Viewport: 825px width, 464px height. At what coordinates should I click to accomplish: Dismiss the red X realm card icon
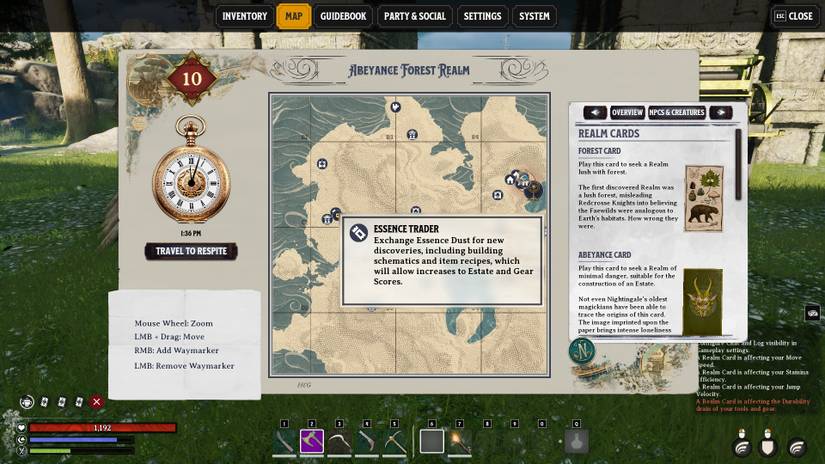(x=97, y=401)
